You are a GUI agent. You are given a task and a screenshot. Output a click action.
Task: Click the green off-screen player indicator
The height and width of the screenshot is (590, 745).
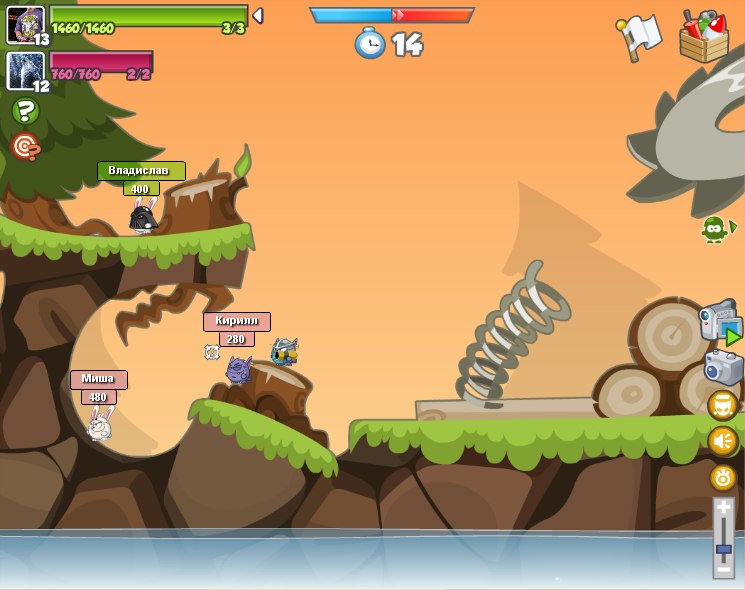pos(717,228)
